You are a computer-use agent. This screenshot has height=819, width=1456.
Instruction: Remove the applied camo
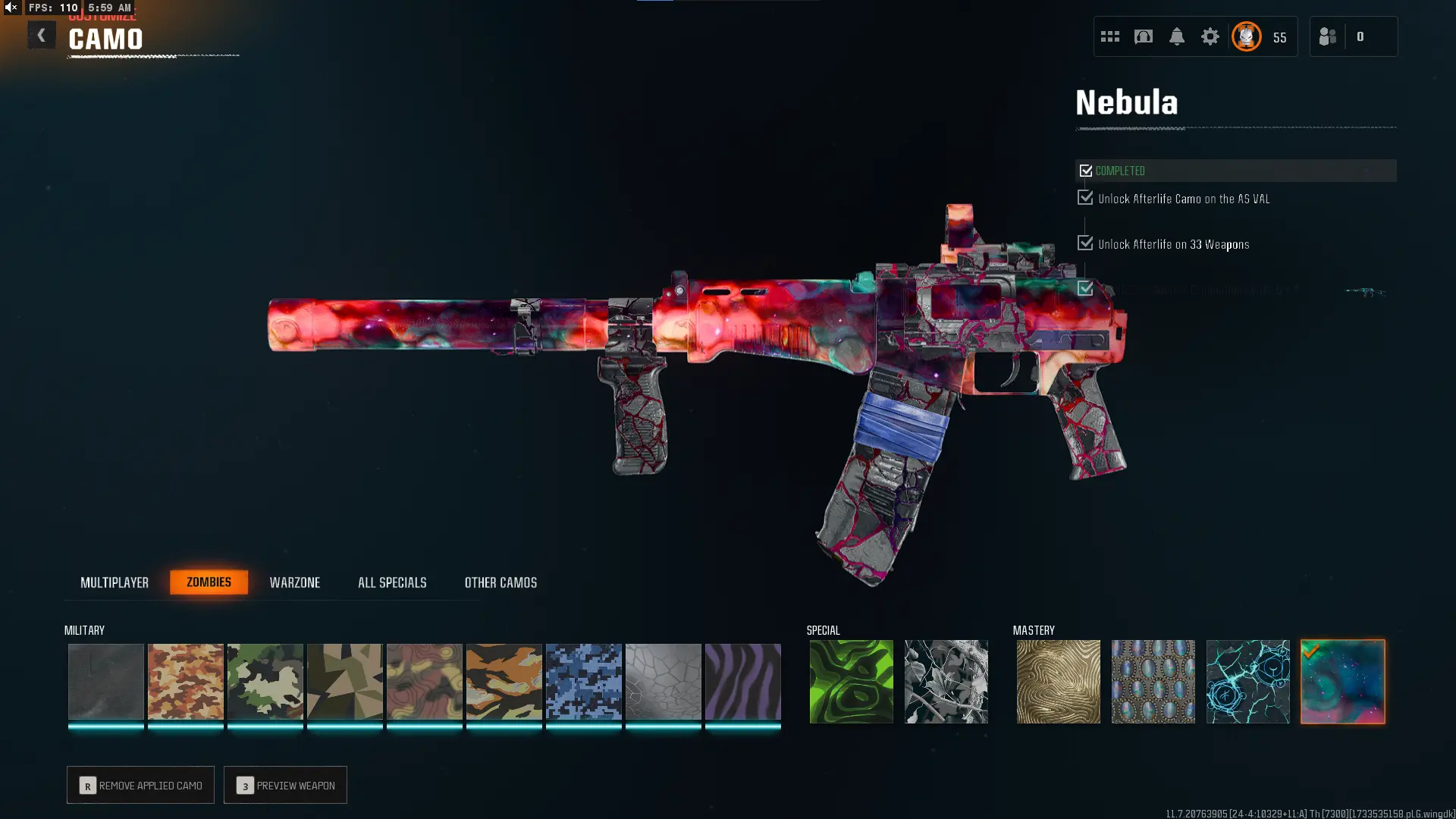tap(140, 785)
